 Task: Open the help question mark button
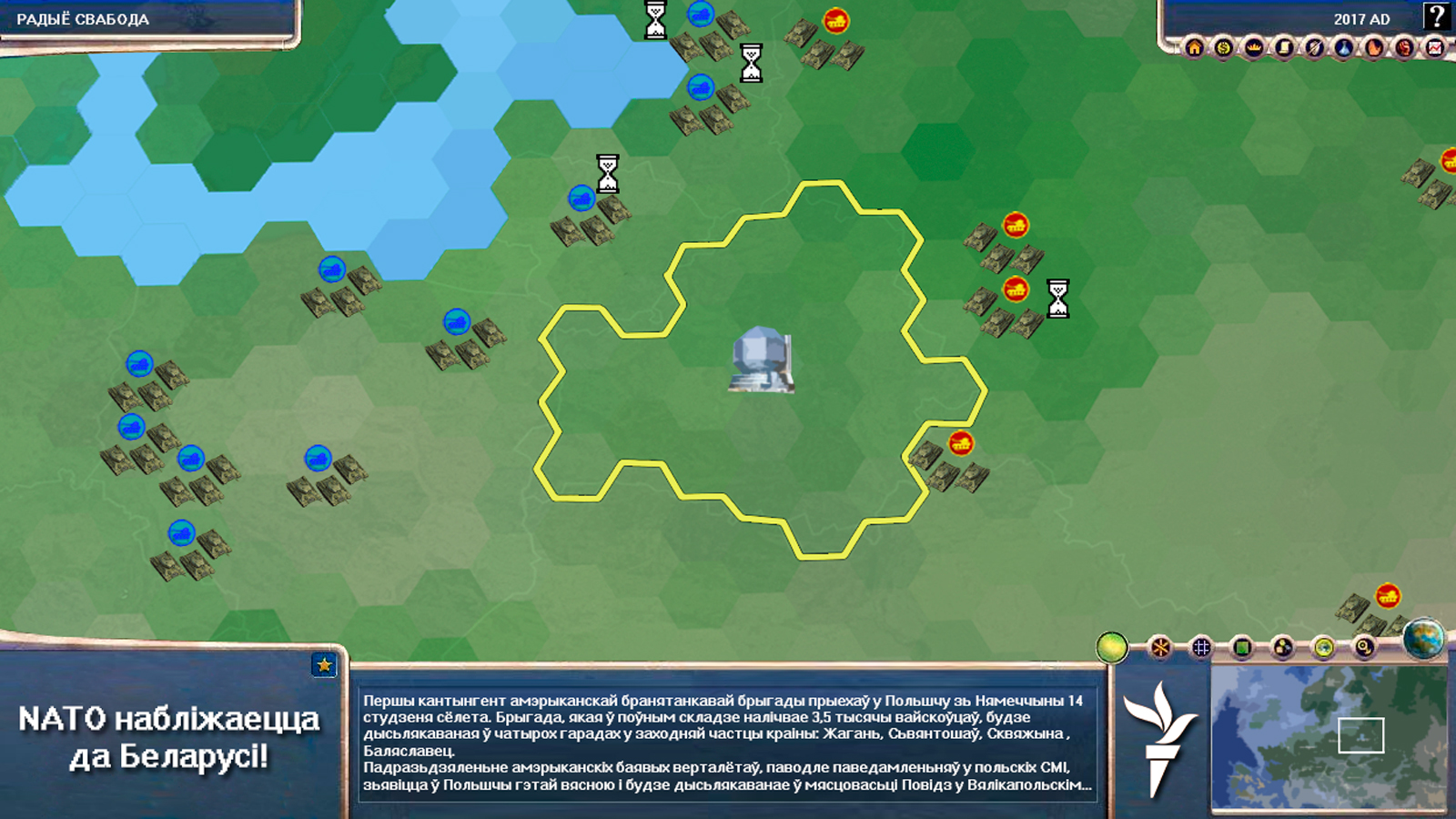(x=1436, y=16)
